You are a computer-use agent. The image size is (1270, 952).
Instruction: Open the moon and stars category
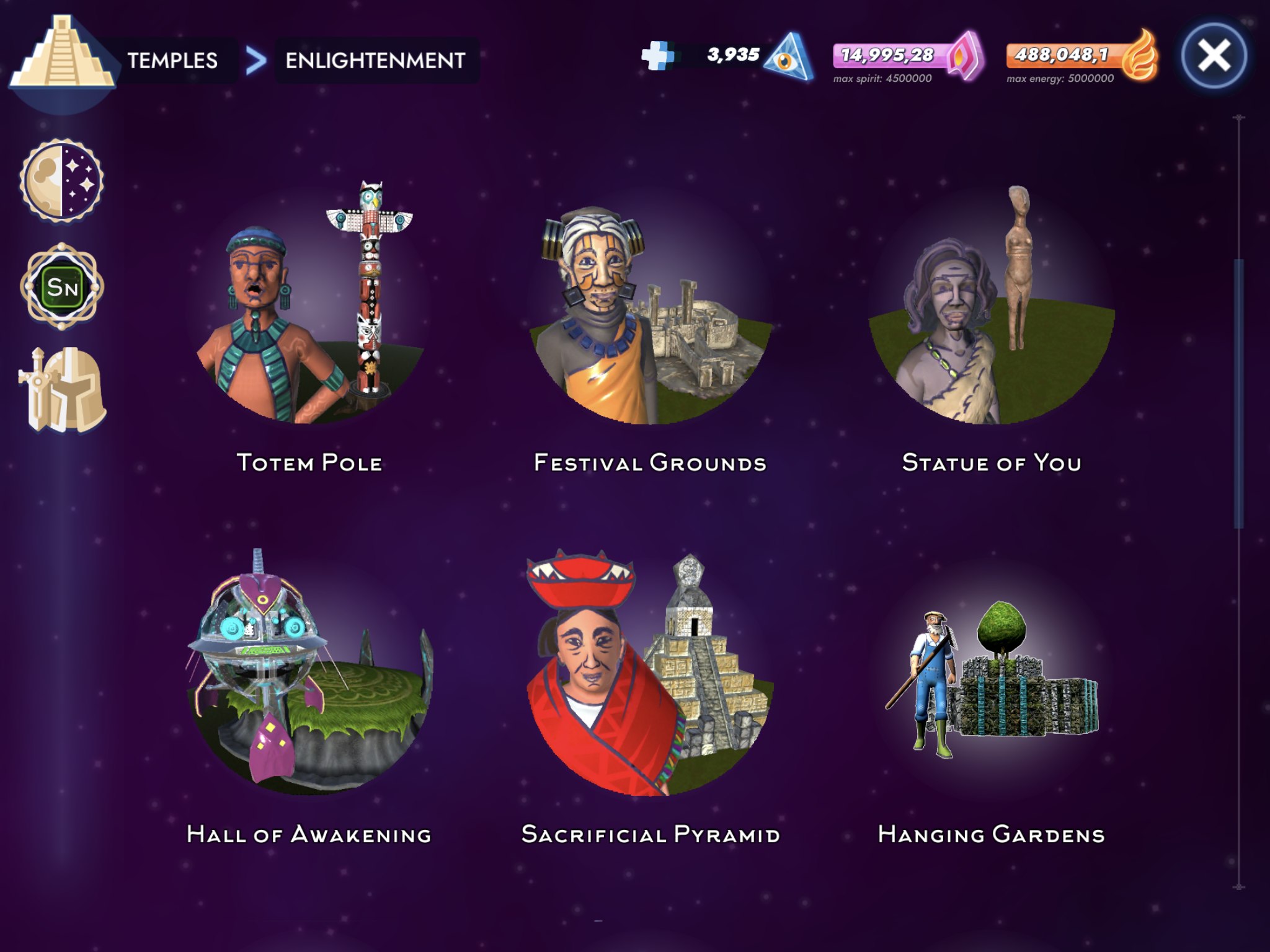point(61,180)
